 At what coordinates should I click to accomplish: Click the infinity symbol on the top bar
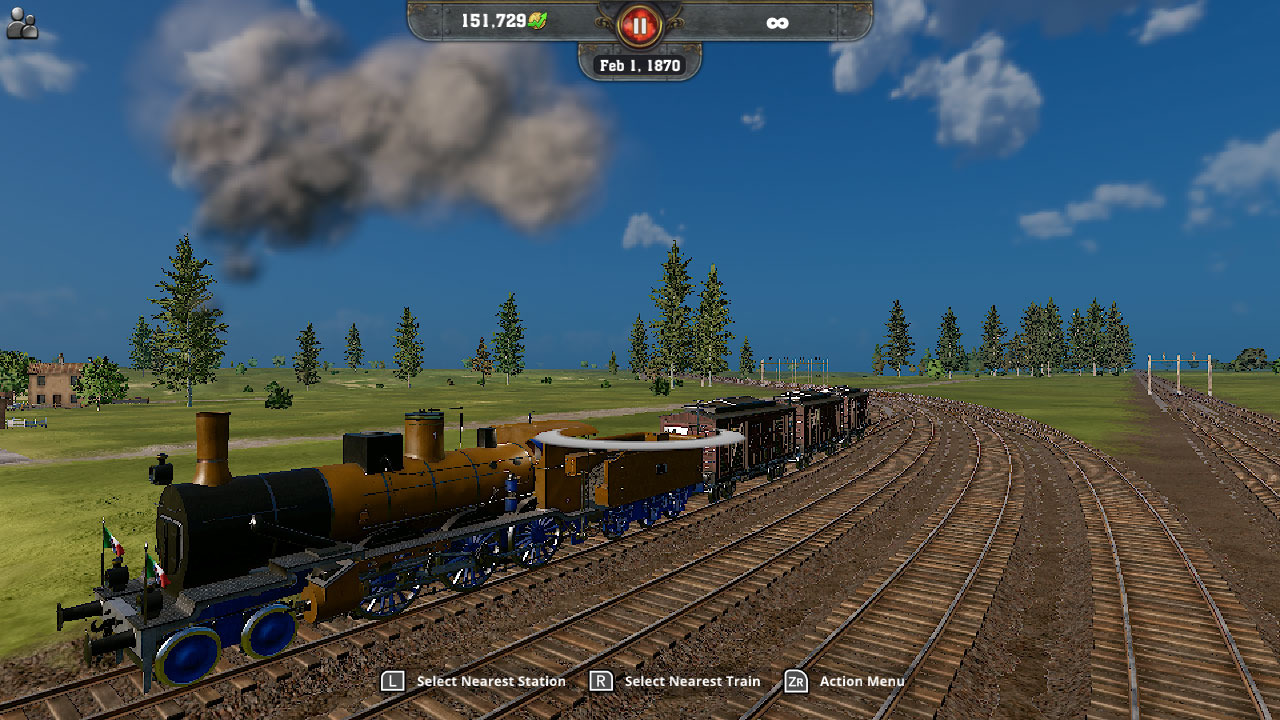pos(778,22)
